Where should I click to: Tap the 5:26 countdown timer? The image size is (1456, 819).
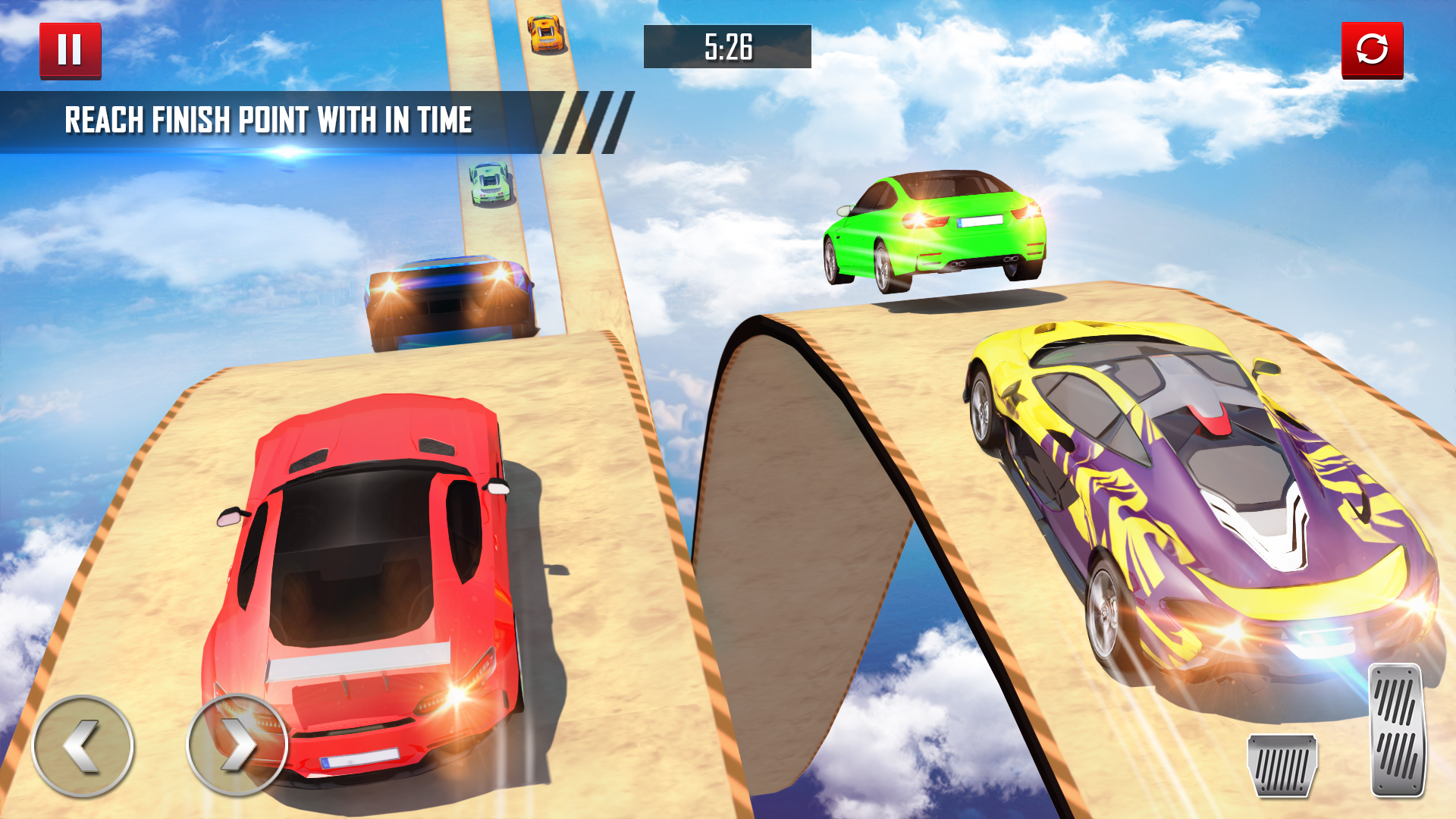point(726,47)
